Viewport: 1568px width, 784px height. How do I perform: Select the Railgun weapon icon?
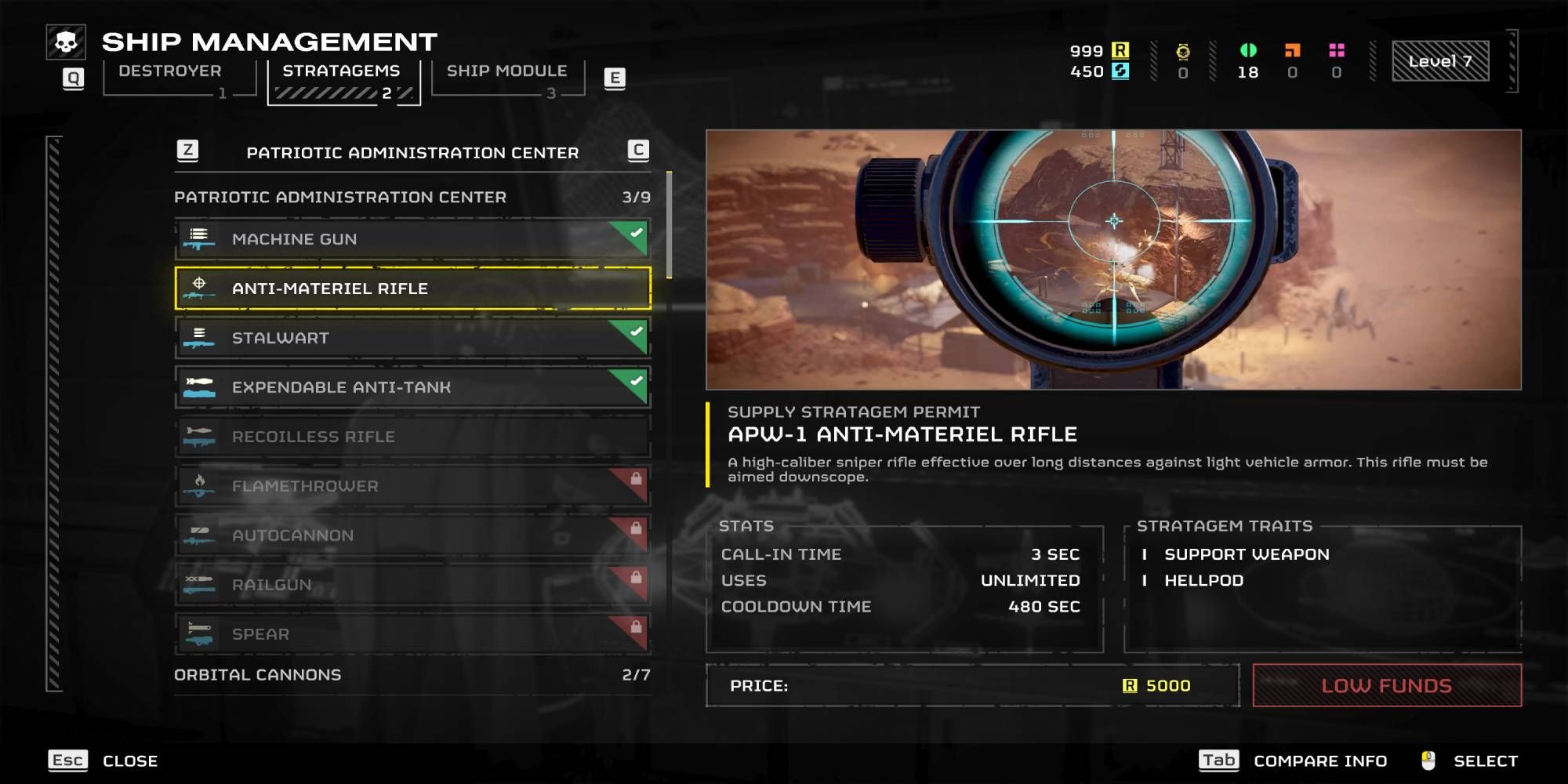[201, 585]
